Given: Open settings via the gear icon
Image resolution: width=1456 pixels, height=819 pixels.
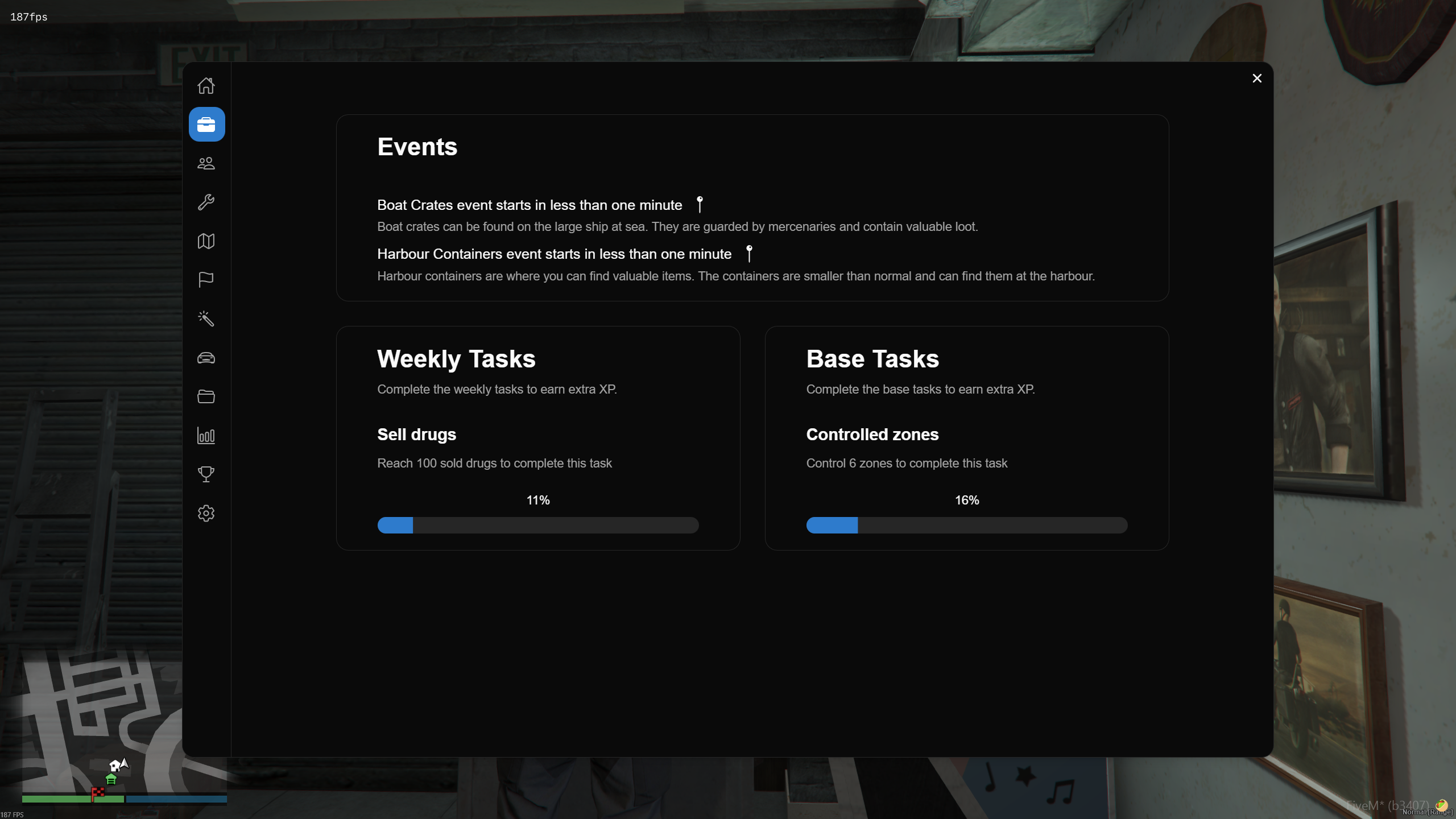Looking at the screenshot, I should coord(206,514).
